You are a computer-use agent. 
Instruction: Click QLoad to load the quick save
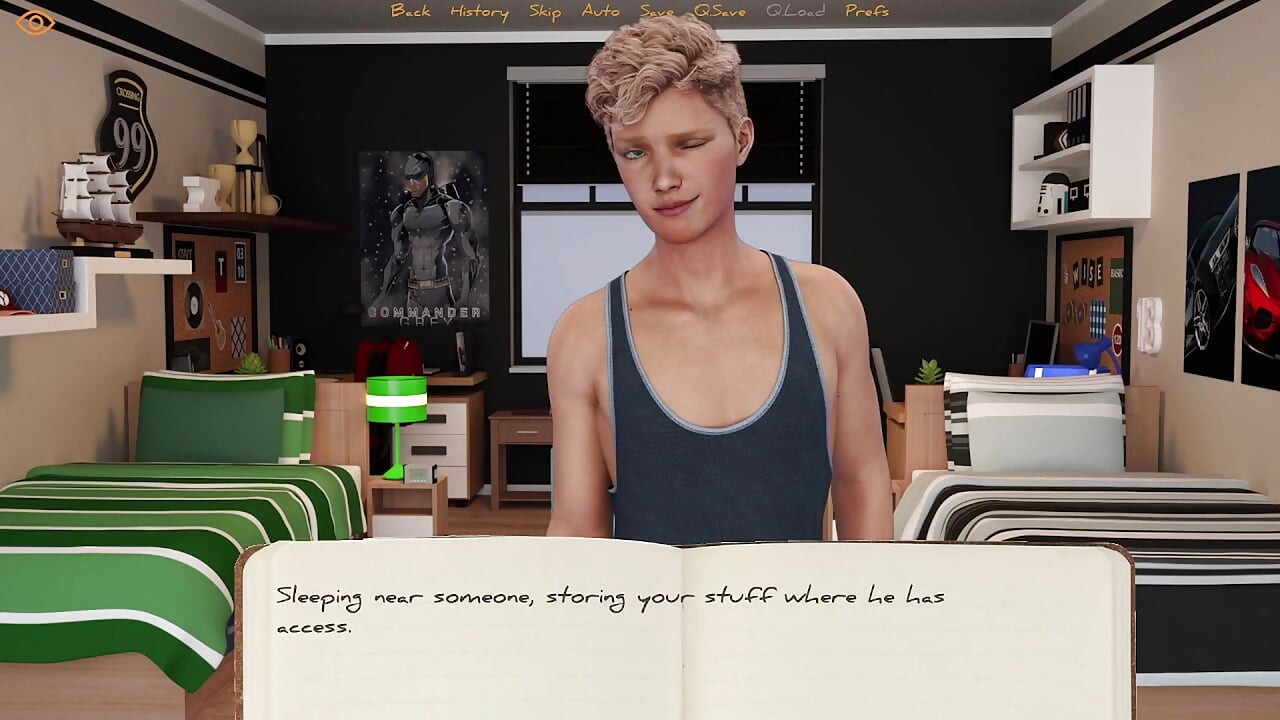coord(795,12)
